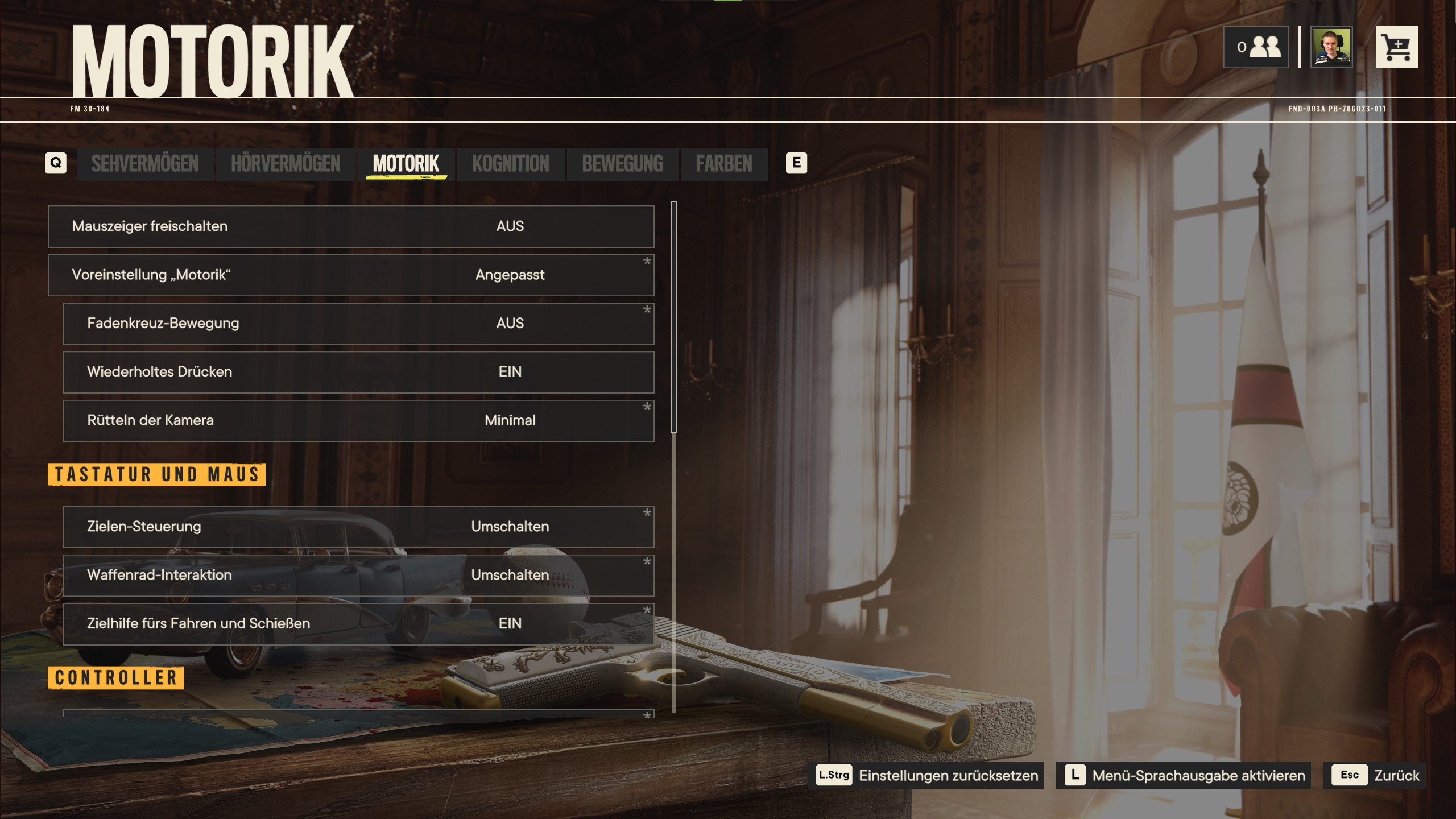Switch to the Sehvermögen tab

coord(144,164)
